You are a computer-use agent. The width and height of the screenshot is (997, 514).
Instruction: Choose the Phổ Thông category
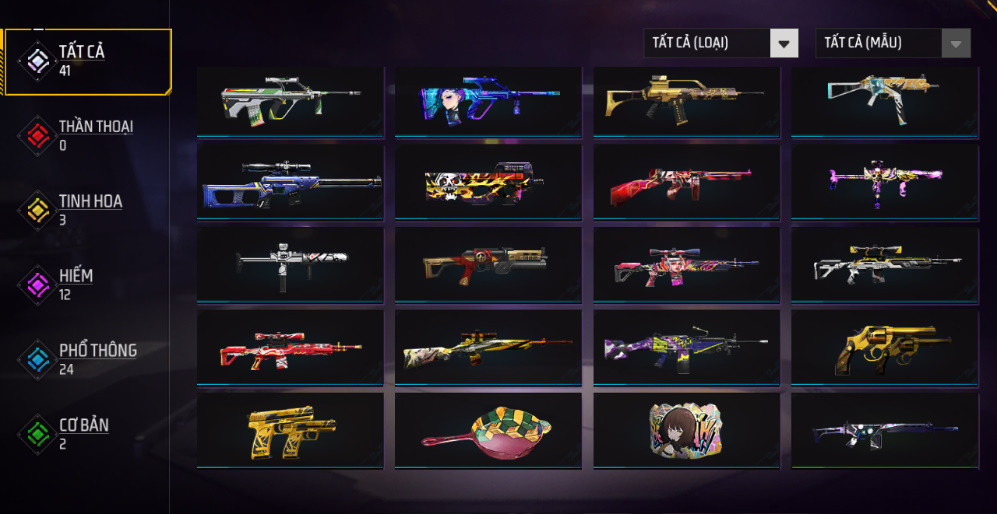(87, 358)
